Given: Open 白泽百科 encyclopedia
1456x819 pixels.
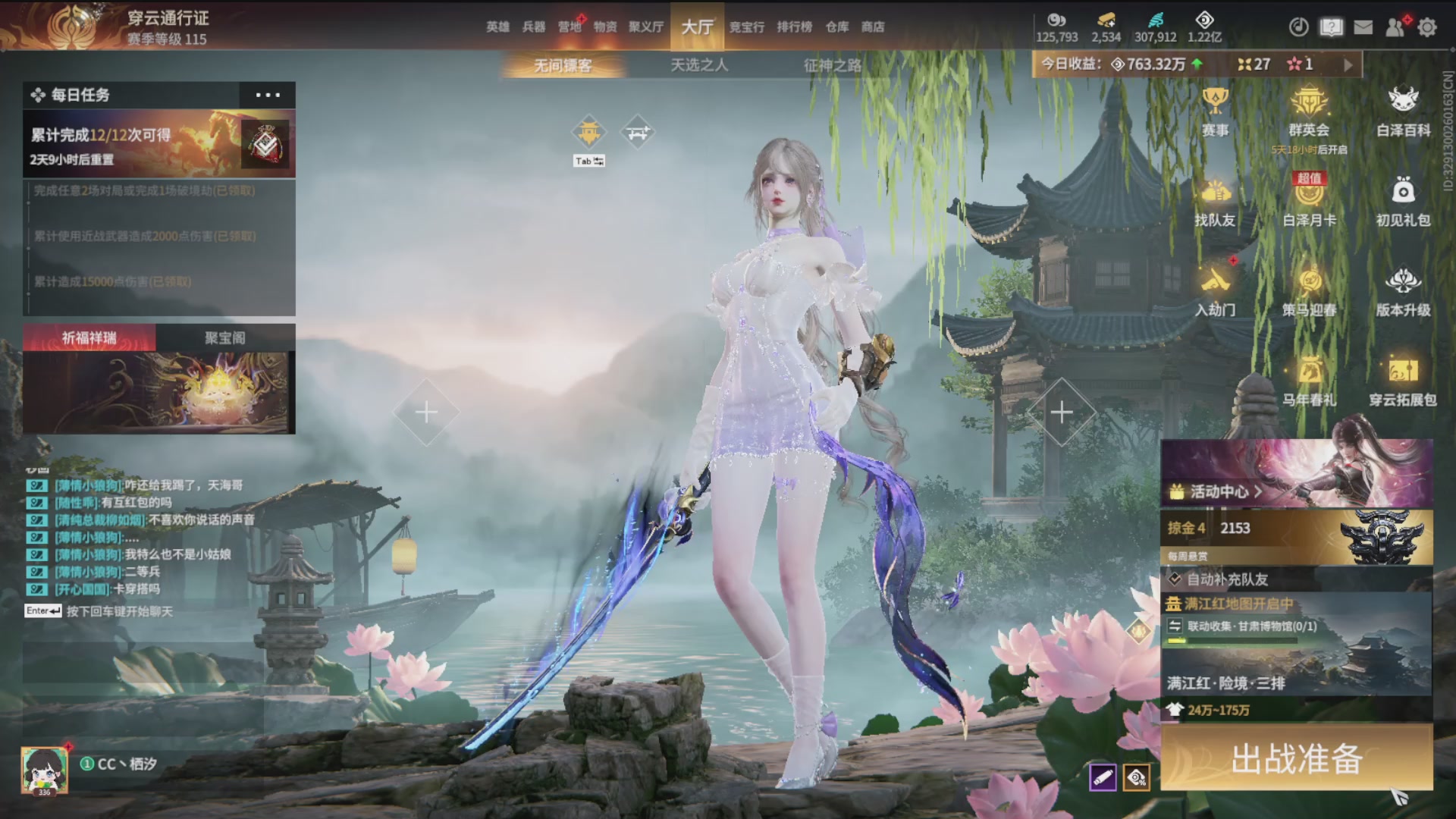Looking at the screenshot, I should pos(1403,111).
